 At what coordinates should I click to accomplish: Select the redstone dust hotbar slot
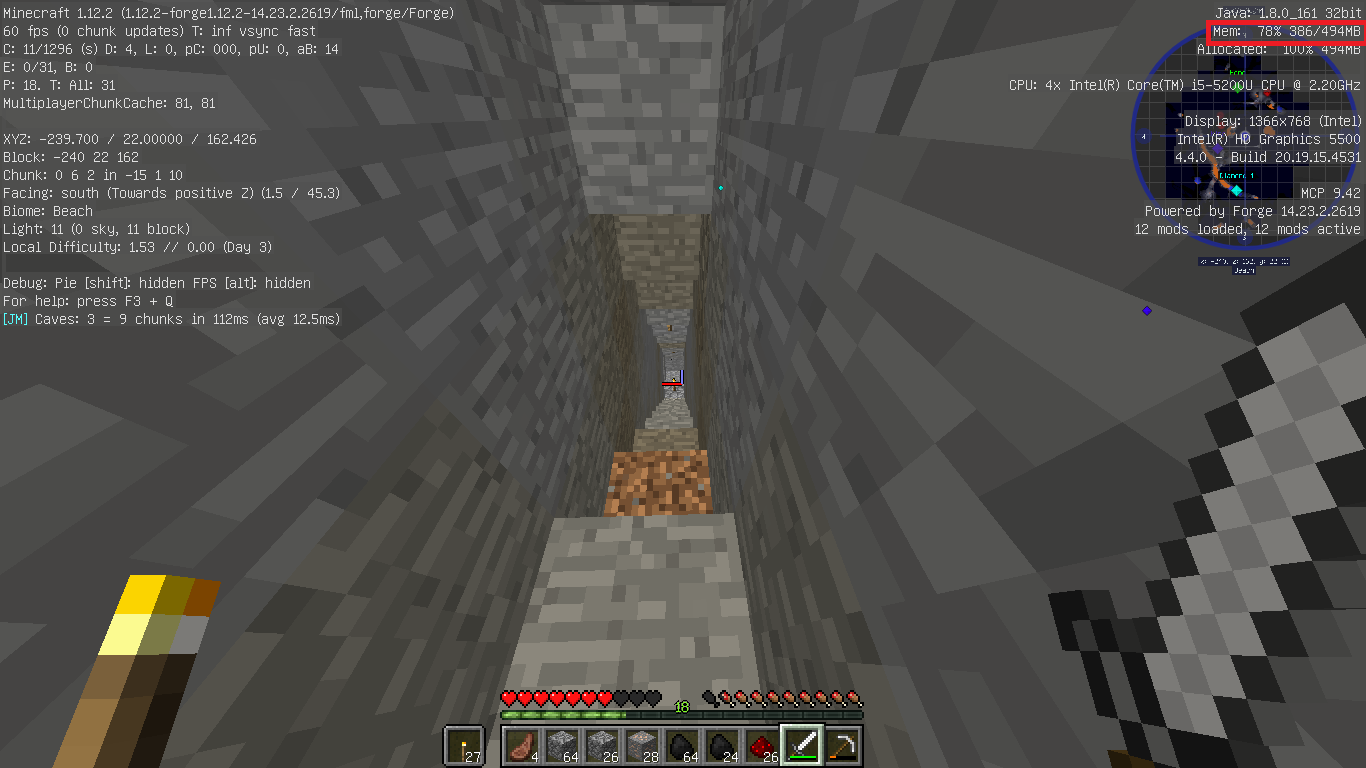point(762,745)
